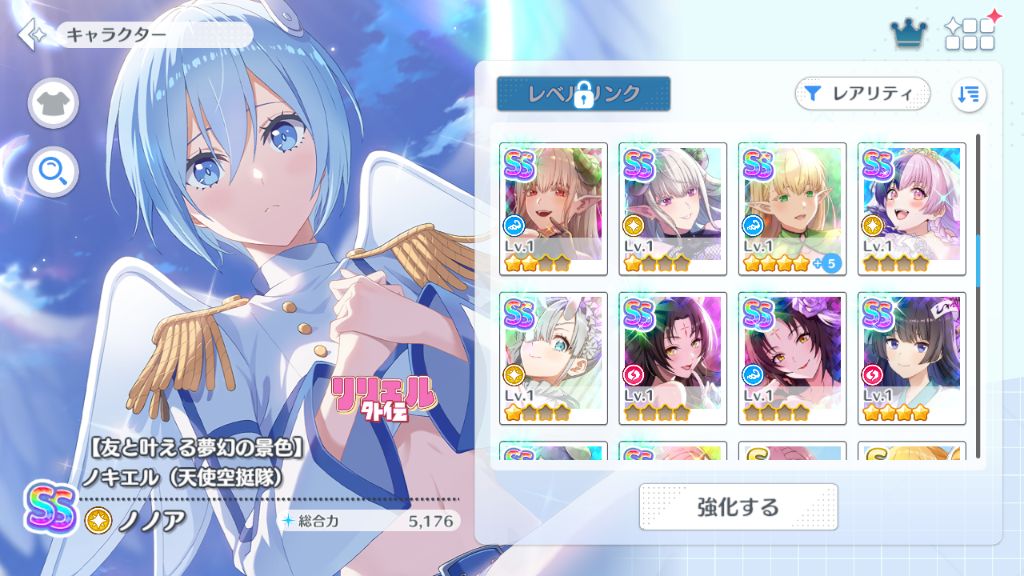Open the レアリティ filter
Screen dimensions: 1024x576
pyautogui.click(x=862, y=94)
